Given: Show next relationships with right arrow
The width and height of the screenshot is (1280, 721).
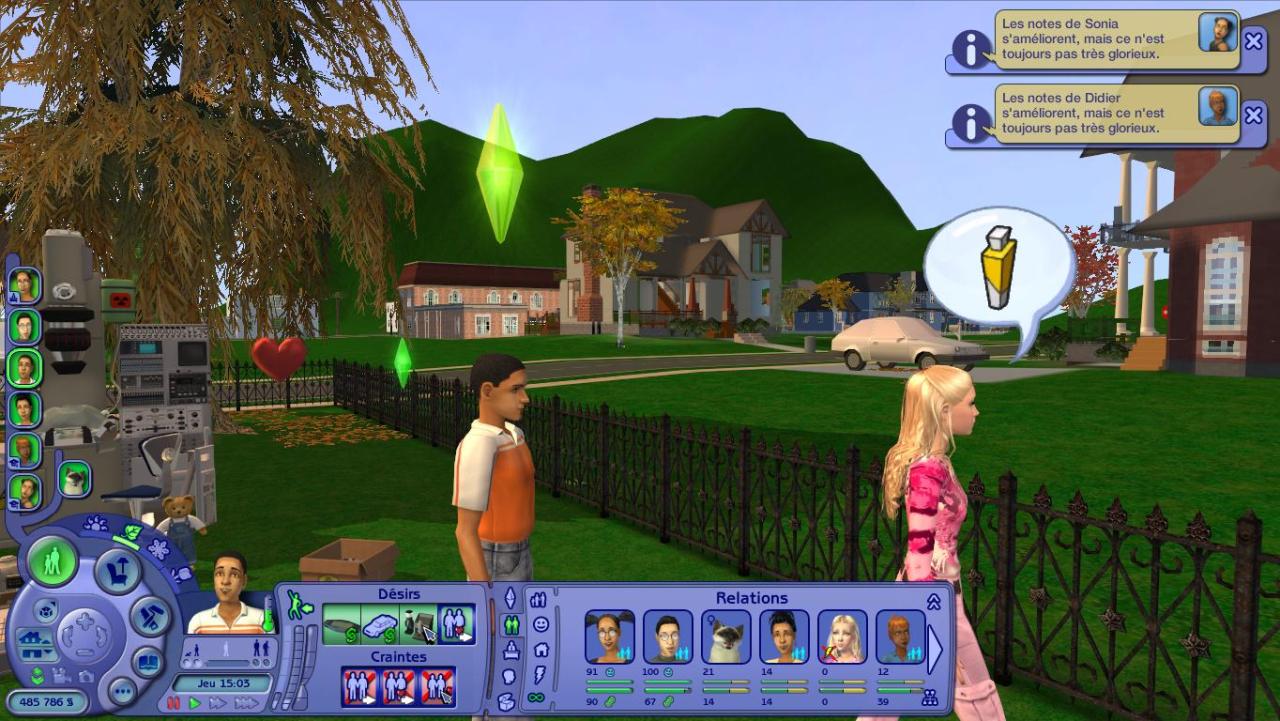Looking at the screenshot, I should click(935, 650).
